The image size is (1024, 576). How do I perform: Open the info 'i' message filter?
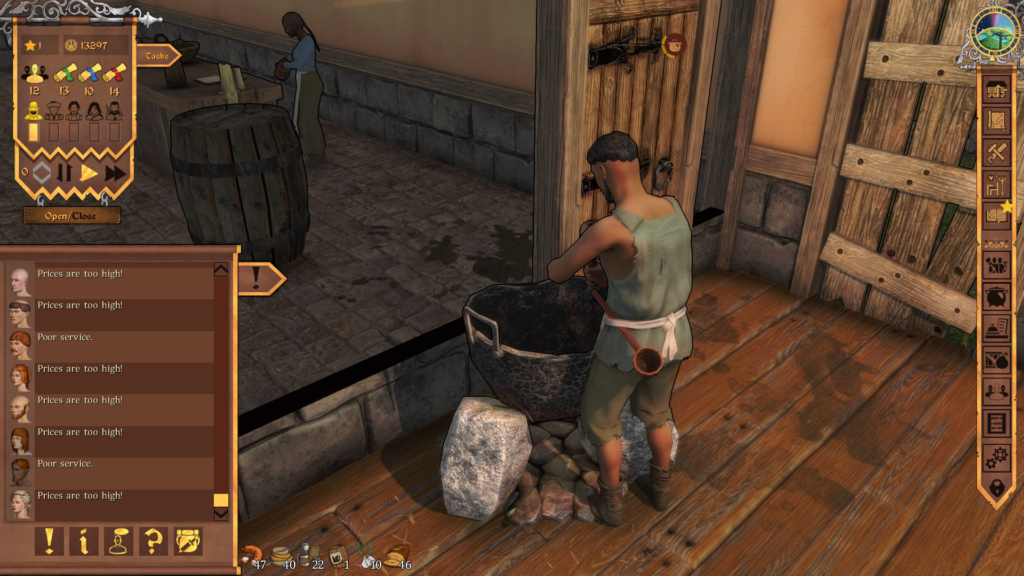pos(84,541)
